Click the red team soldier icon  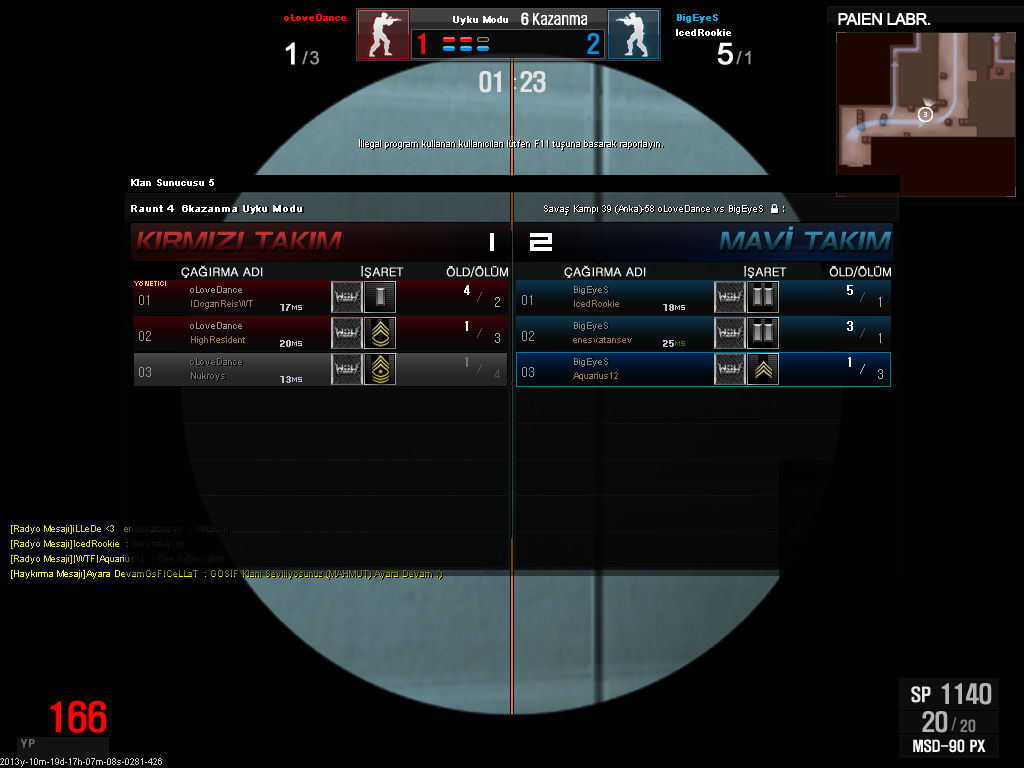click(383, 36)
